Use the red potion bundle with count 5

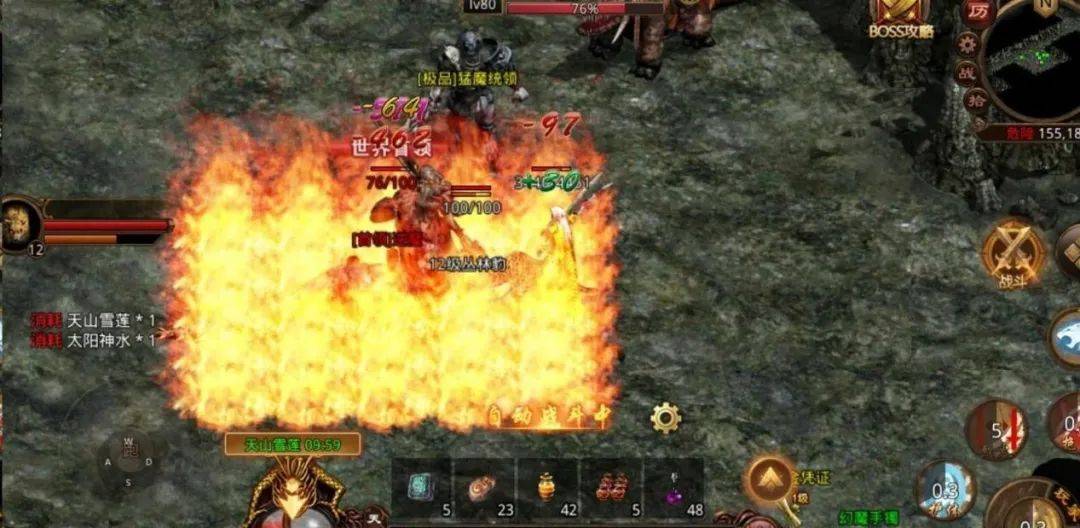(x=610, y=489)
